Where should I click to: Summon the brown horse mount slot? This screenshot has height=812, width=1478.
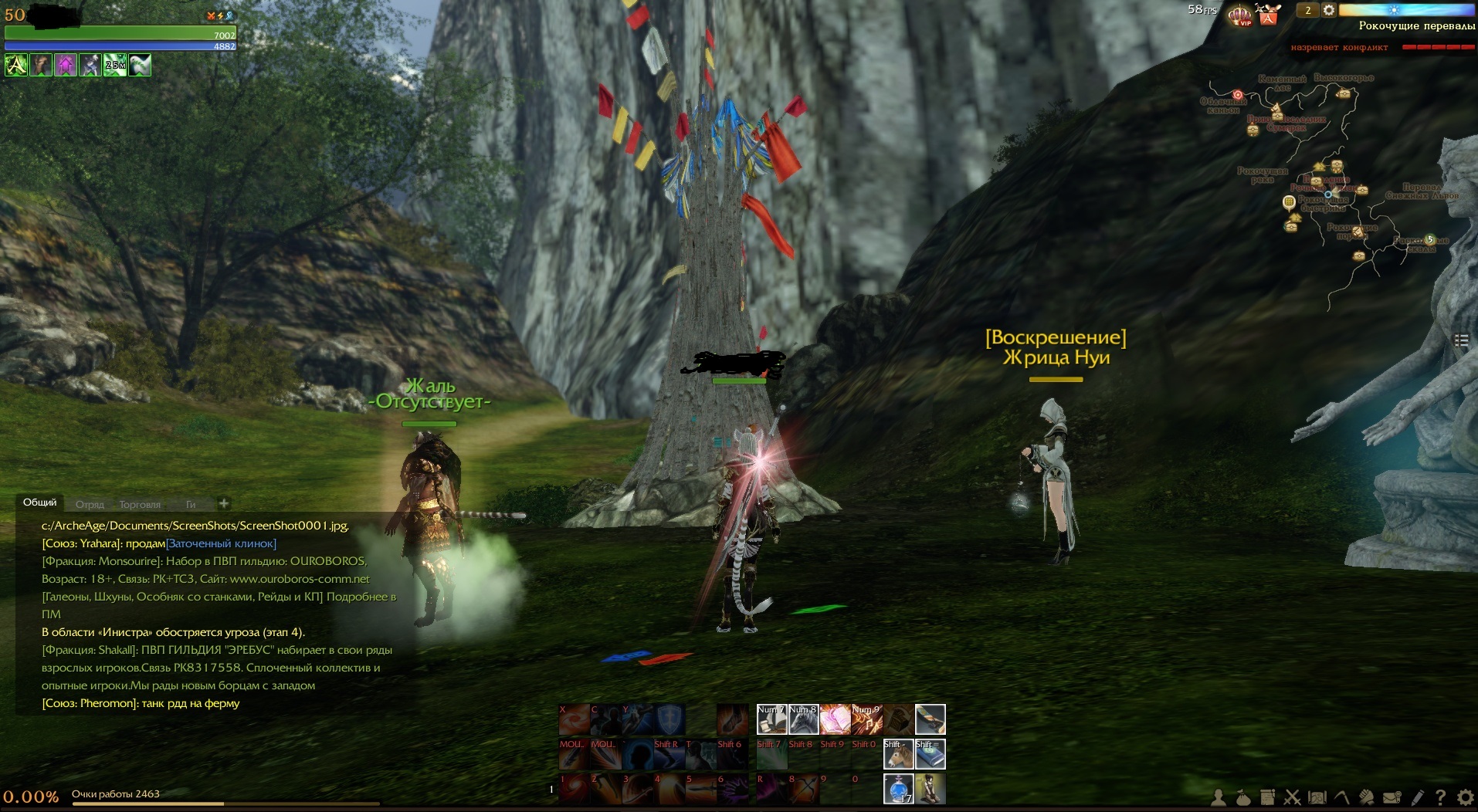(898, 754)
